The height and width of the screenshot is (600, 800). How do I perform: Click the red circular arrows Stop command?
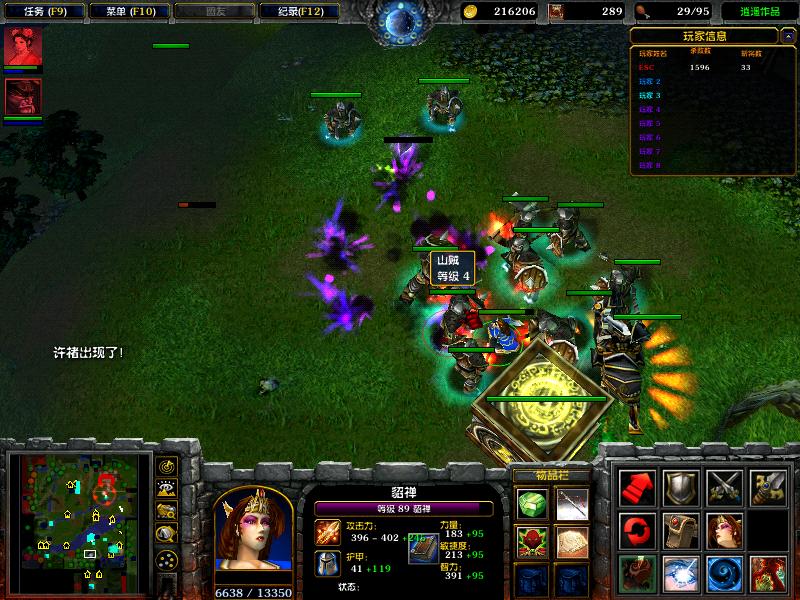pyautogui.click(x=637, y=530)
